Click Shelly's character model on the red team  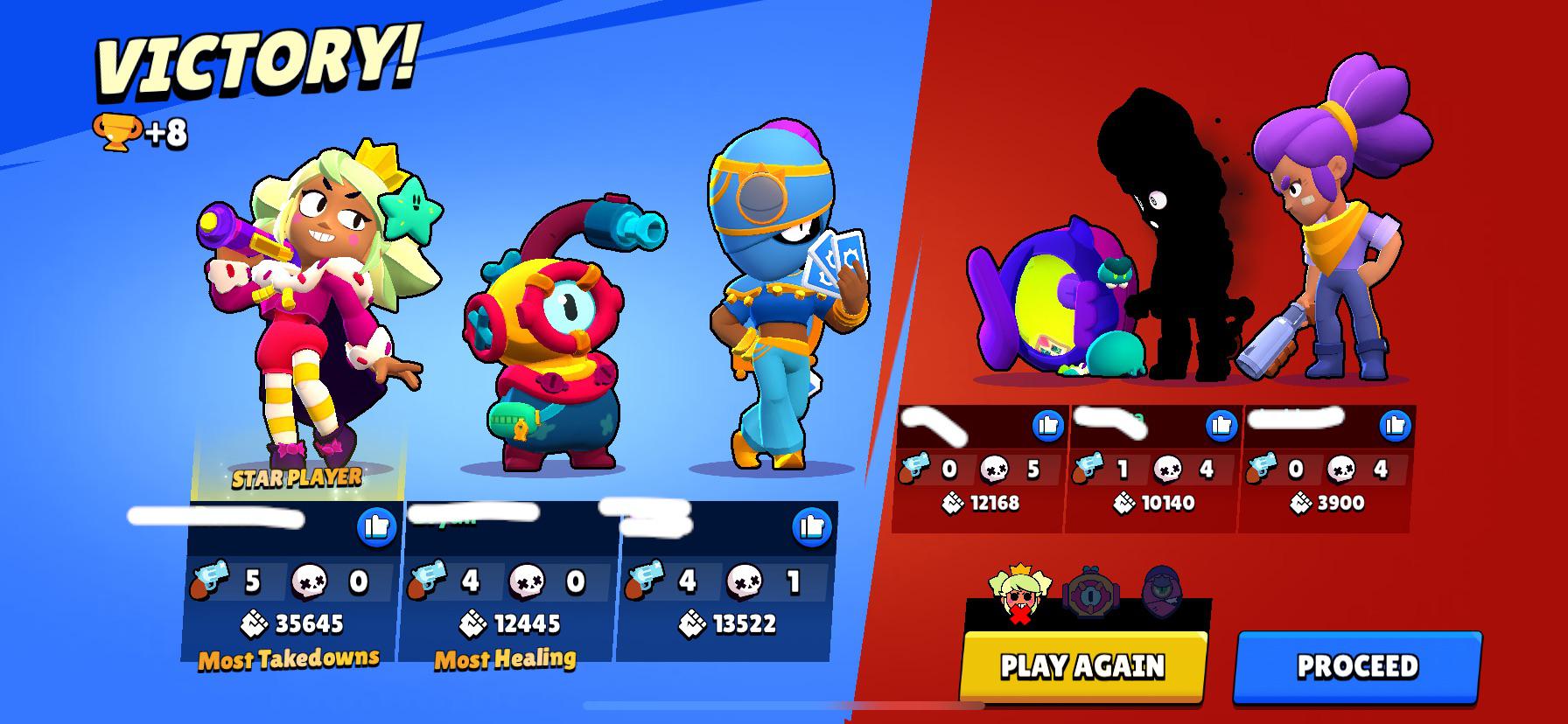point(1330,262)
